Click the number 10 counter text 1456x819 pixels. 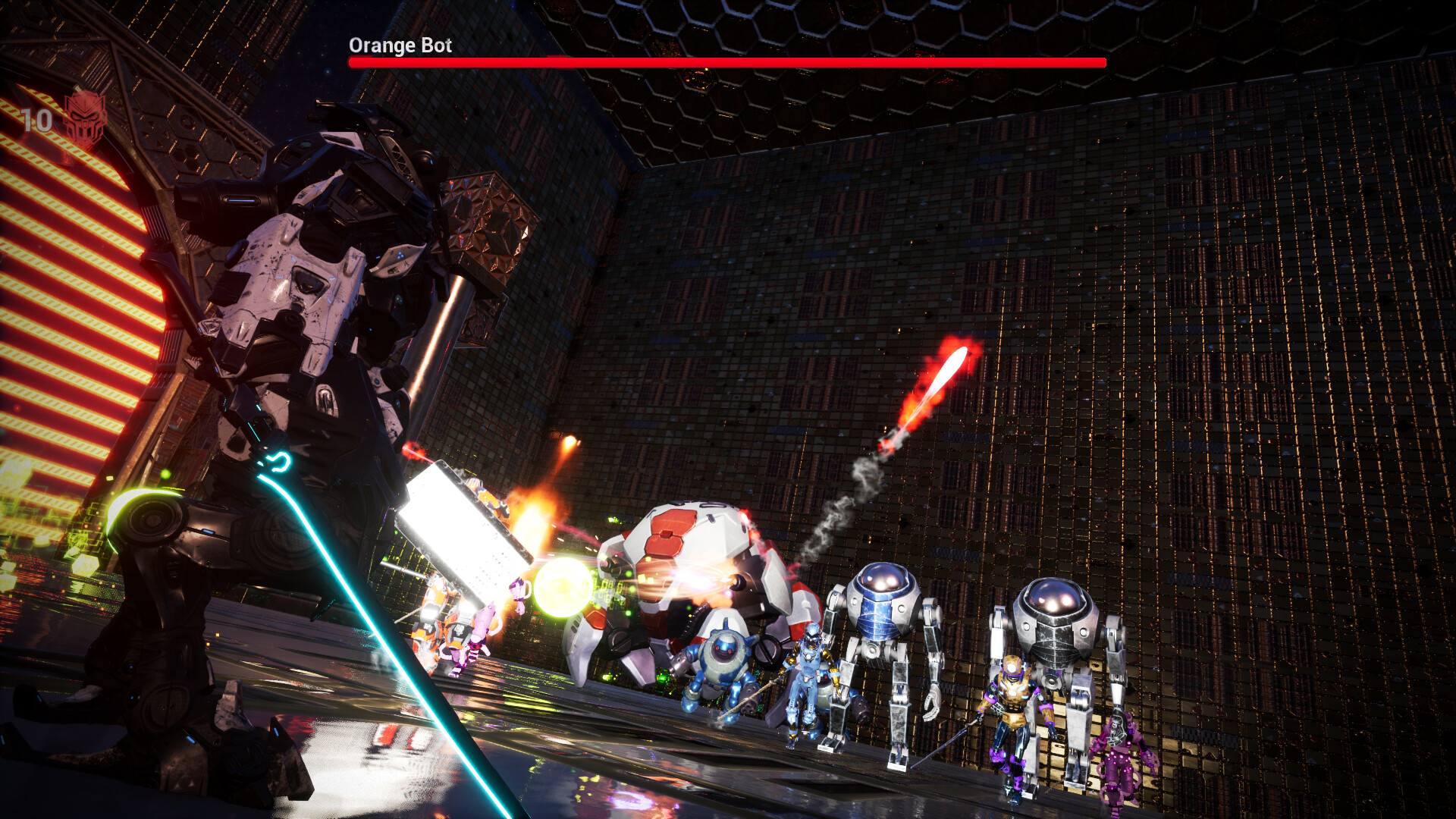click(x=36, y=119)
